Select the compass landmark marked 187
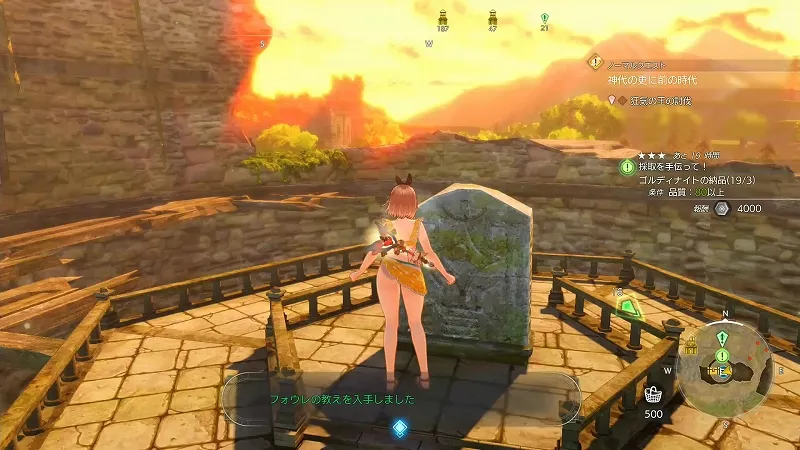The image size is (800, 450). [x=443, y=18]
